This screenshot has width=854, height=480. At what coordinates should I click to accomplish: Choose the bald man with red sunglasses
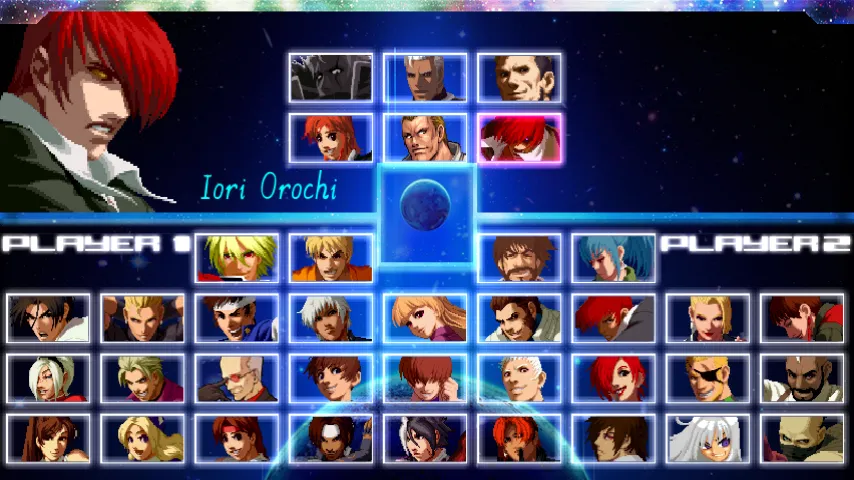tap(237, 379)
